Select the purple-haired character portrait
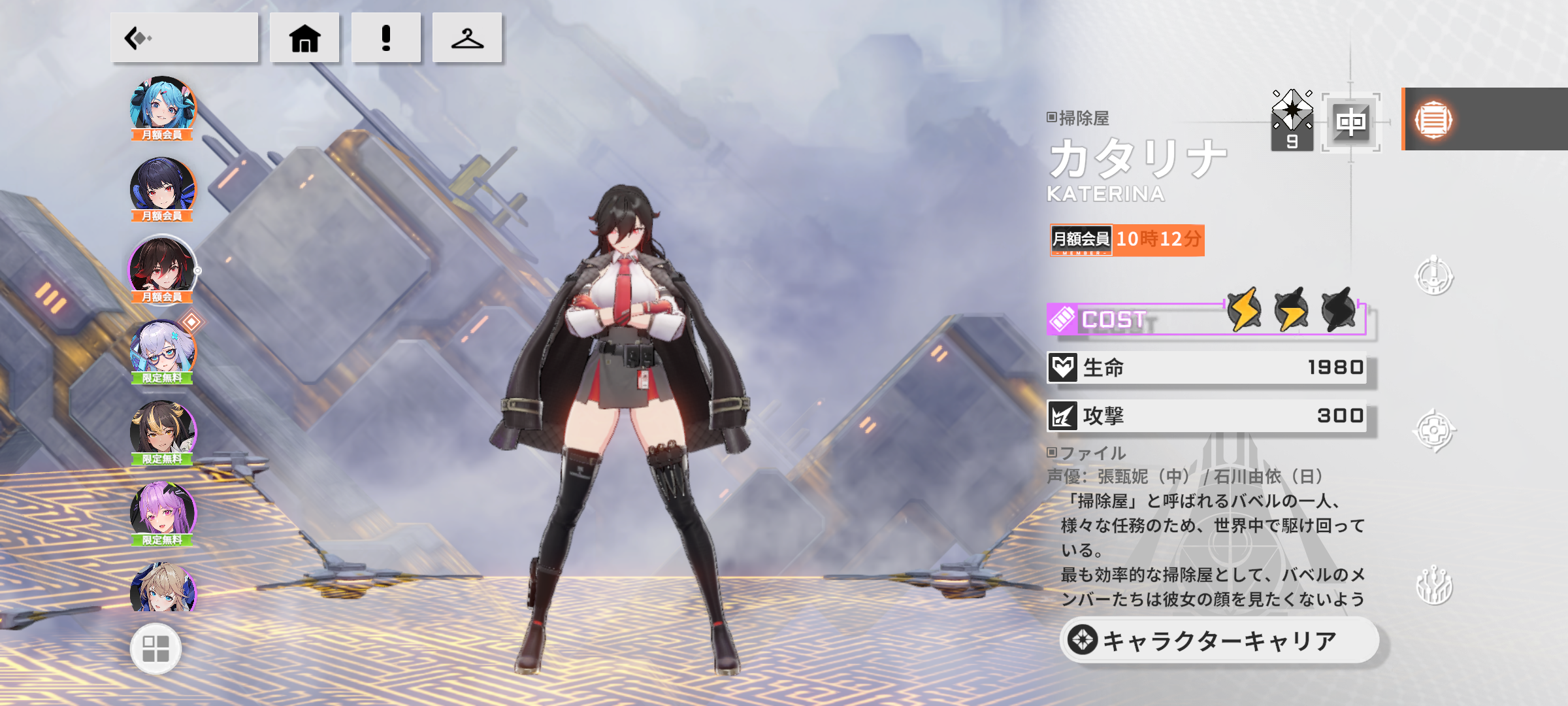The height and width of the screenshot is (706, 1568). pos(163,513)
